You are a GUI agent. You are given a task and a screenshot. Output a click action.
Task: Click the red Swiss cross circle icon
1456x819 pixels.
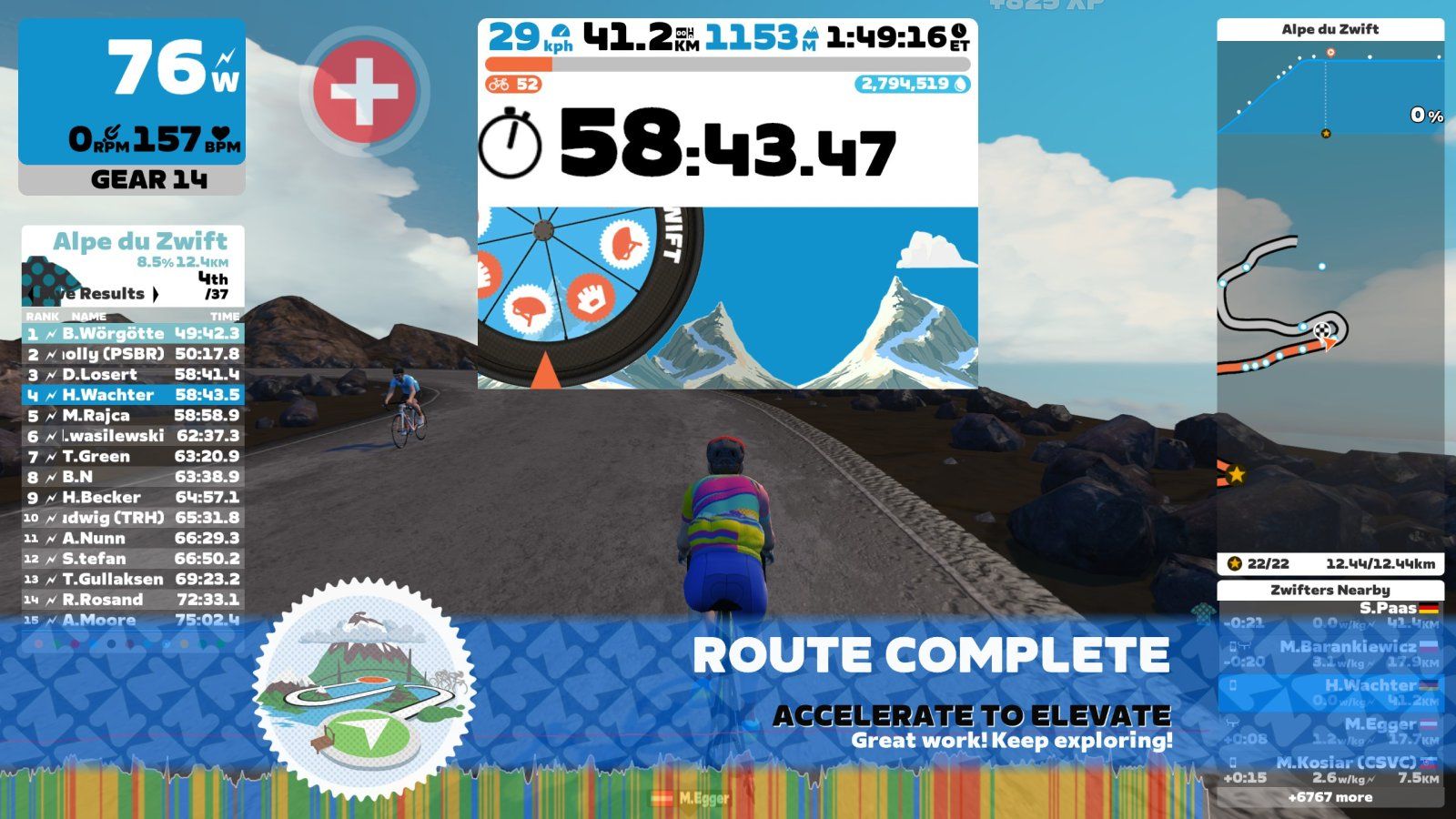pyautogui.click(x=363, y=91)
